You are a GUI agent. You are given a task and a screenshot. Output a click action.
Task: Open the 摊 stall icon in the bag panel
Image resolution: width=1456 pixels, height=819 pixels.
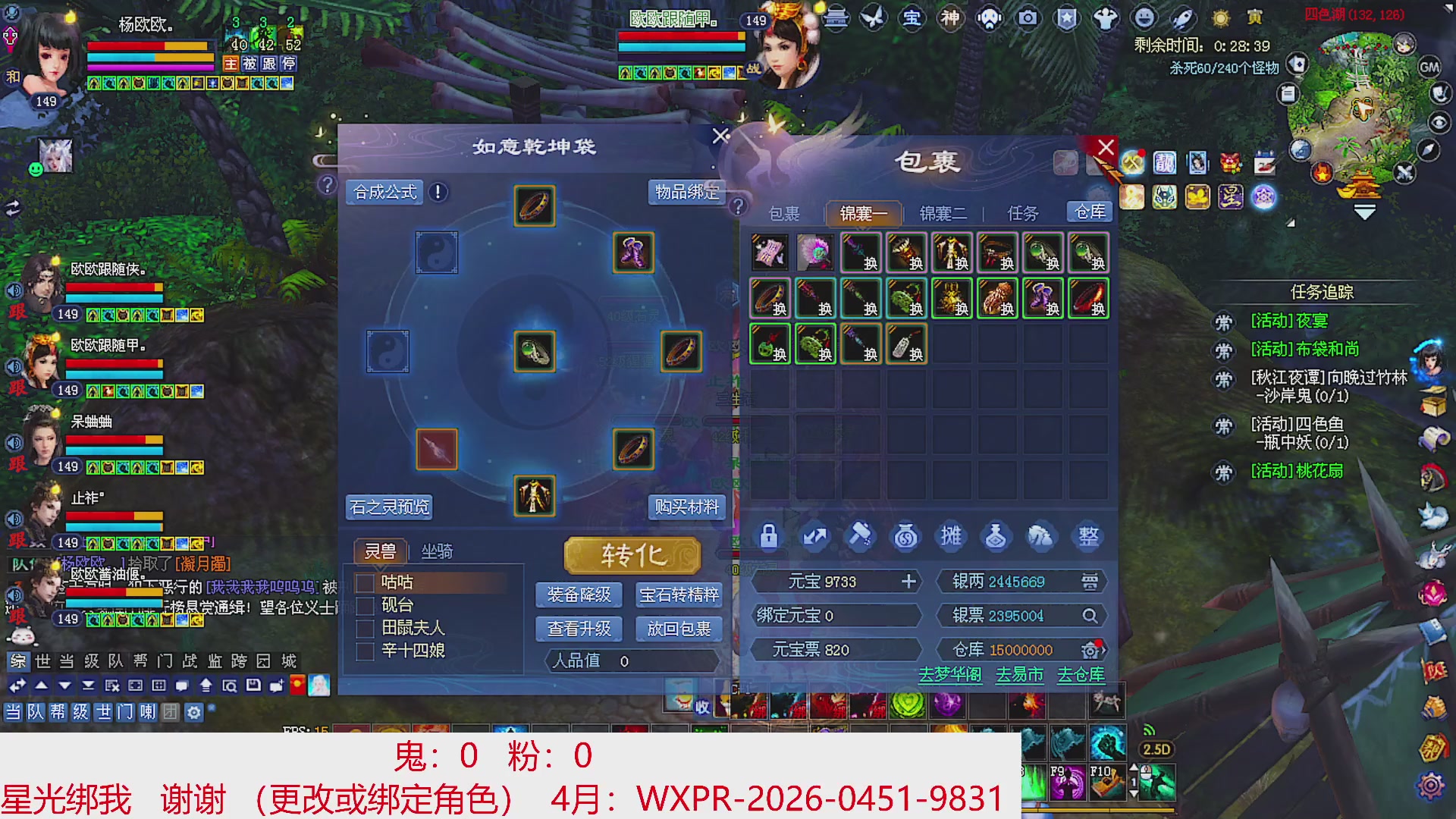951,536
